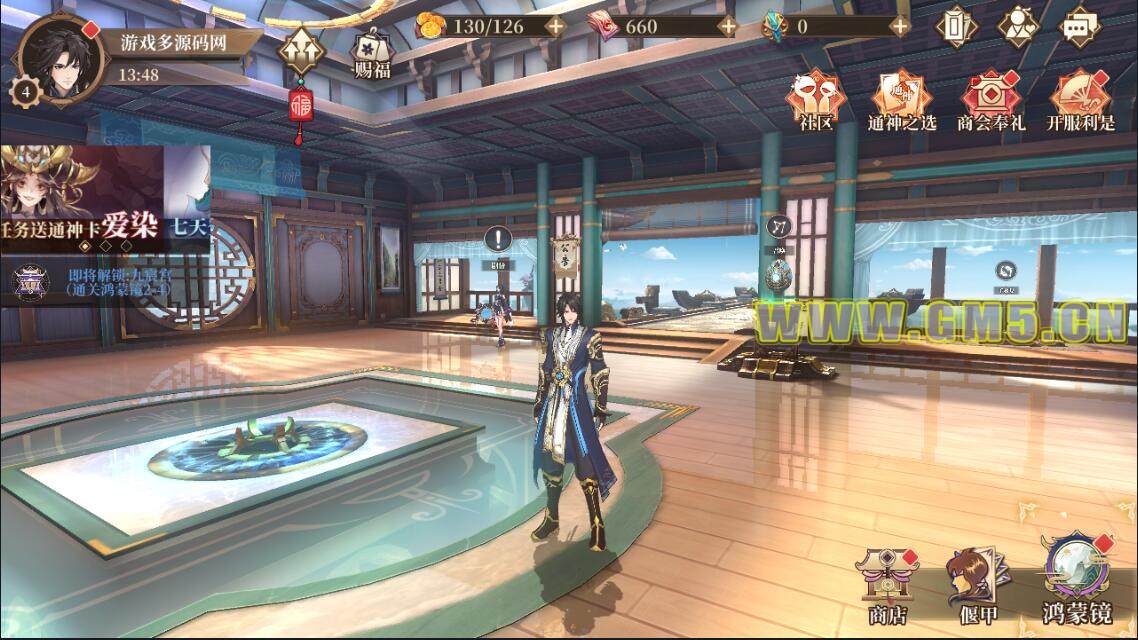View the 爱染 card promotion banner

click(105, 195)
